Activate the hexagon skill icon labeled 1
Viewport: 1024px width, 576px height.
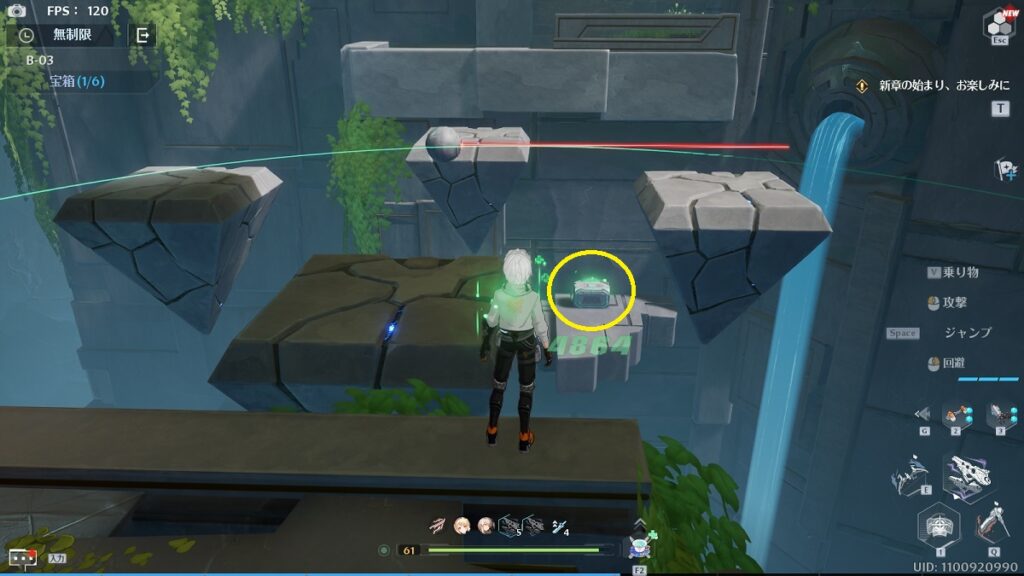click(938, 525)
